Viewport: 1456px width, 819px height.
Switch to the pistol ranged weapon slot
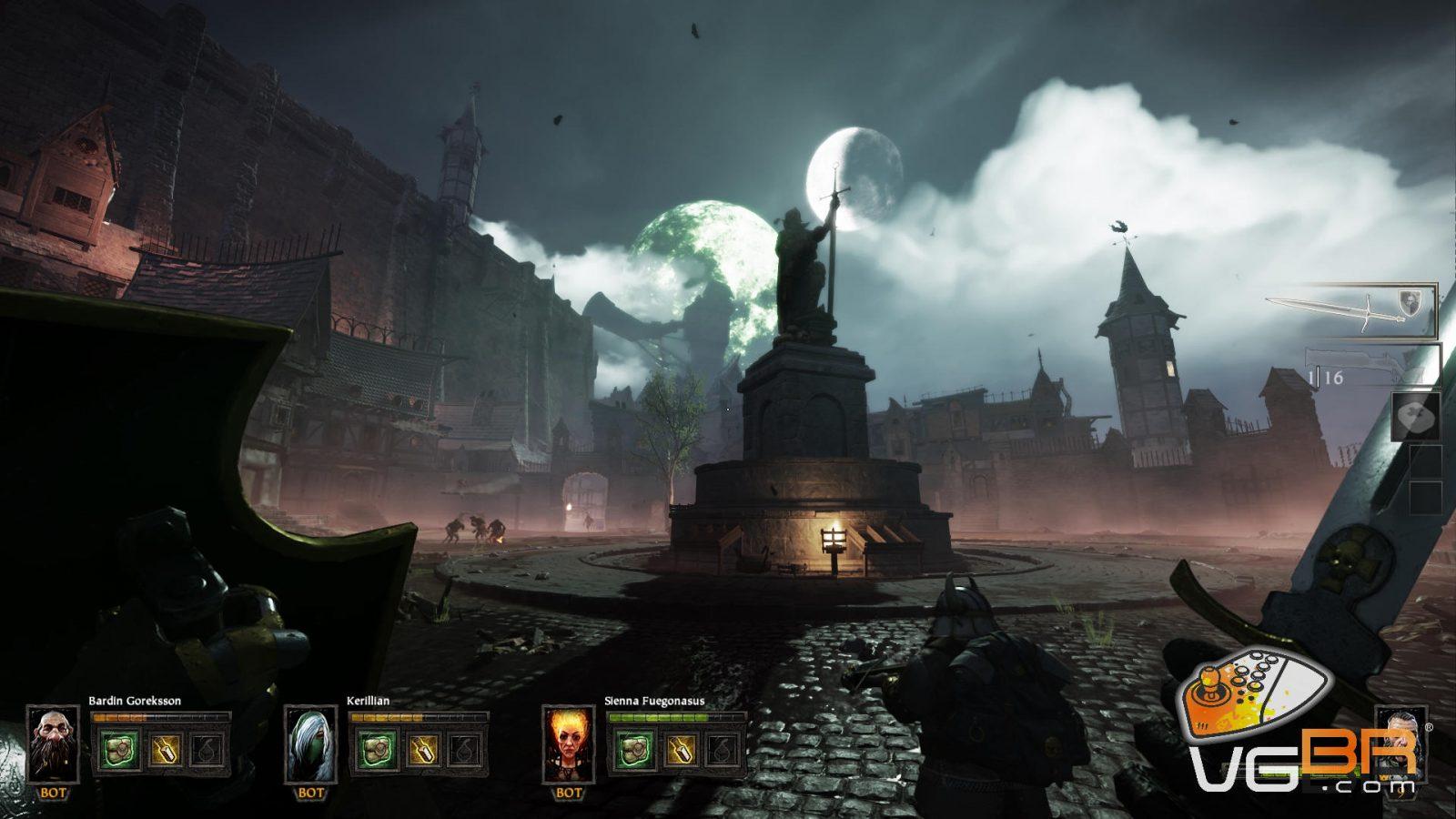pos(1372,366)
